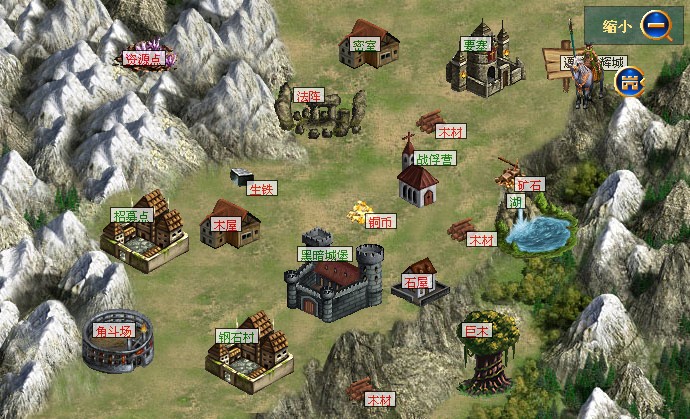Select the 湖 lake label
Screen dimensions: 690x419
tap(516, 202)
